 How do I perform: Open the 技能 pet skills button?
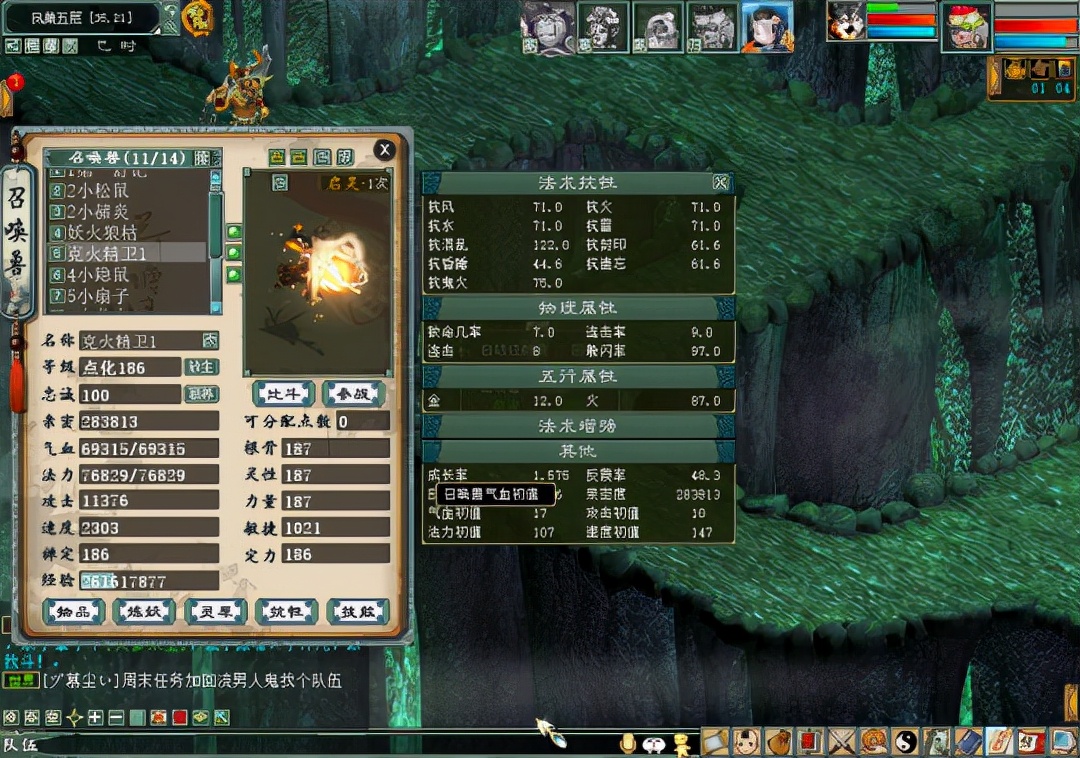point(357,611)
